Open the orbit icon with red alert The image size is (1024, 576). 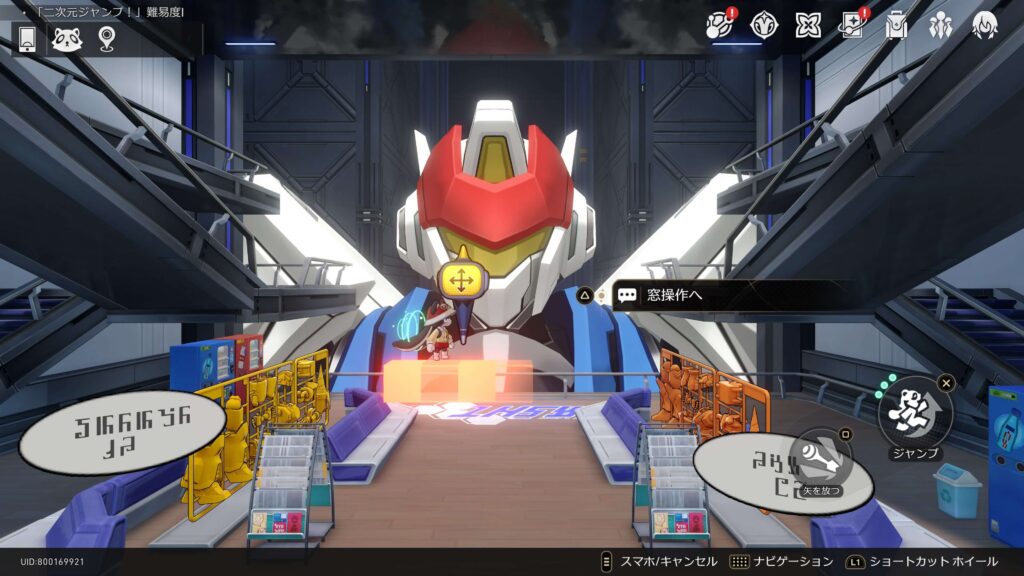719,26
